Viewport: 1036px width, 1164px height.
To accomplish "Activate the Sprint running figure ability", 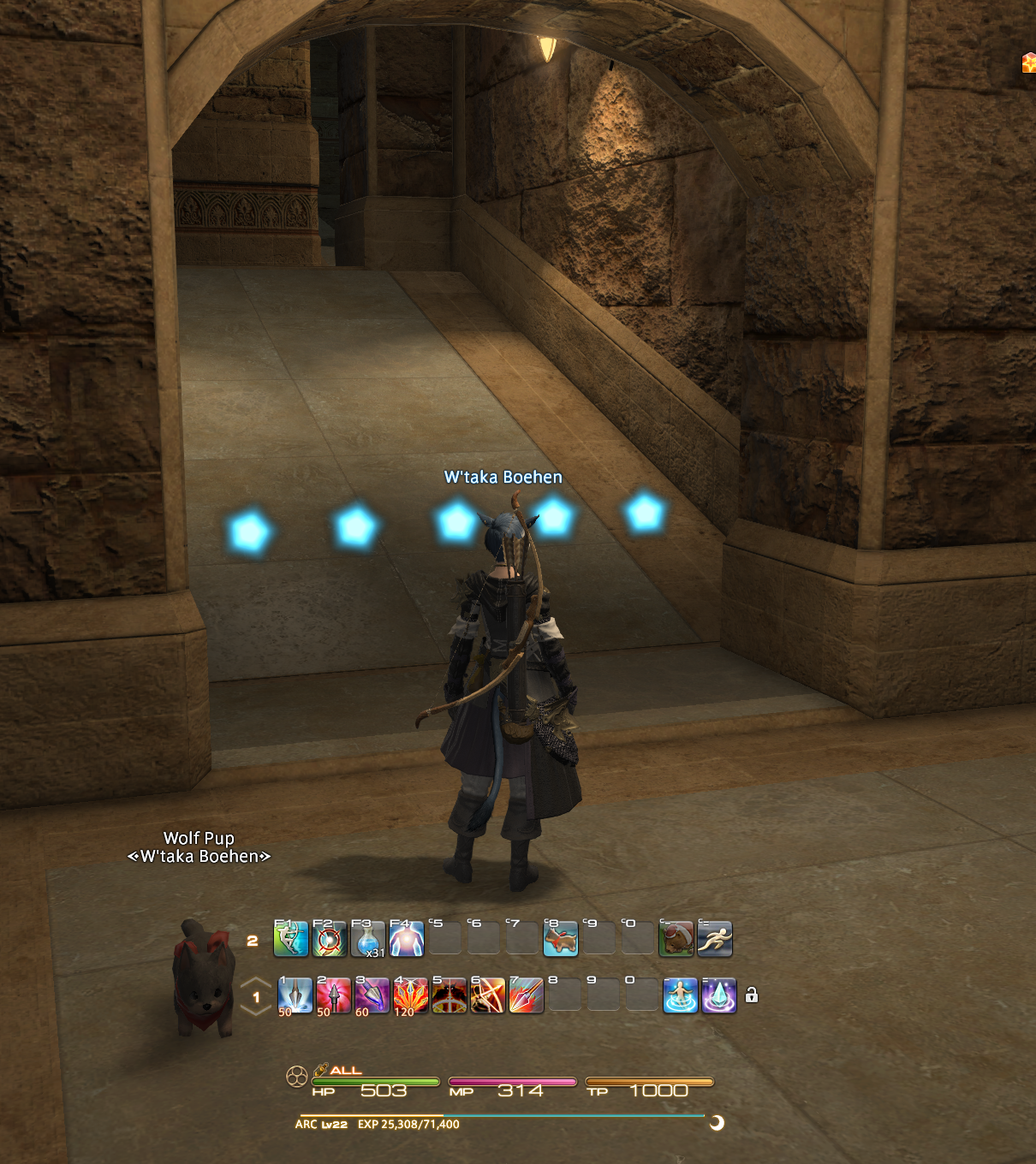I will tap(715, 939).
